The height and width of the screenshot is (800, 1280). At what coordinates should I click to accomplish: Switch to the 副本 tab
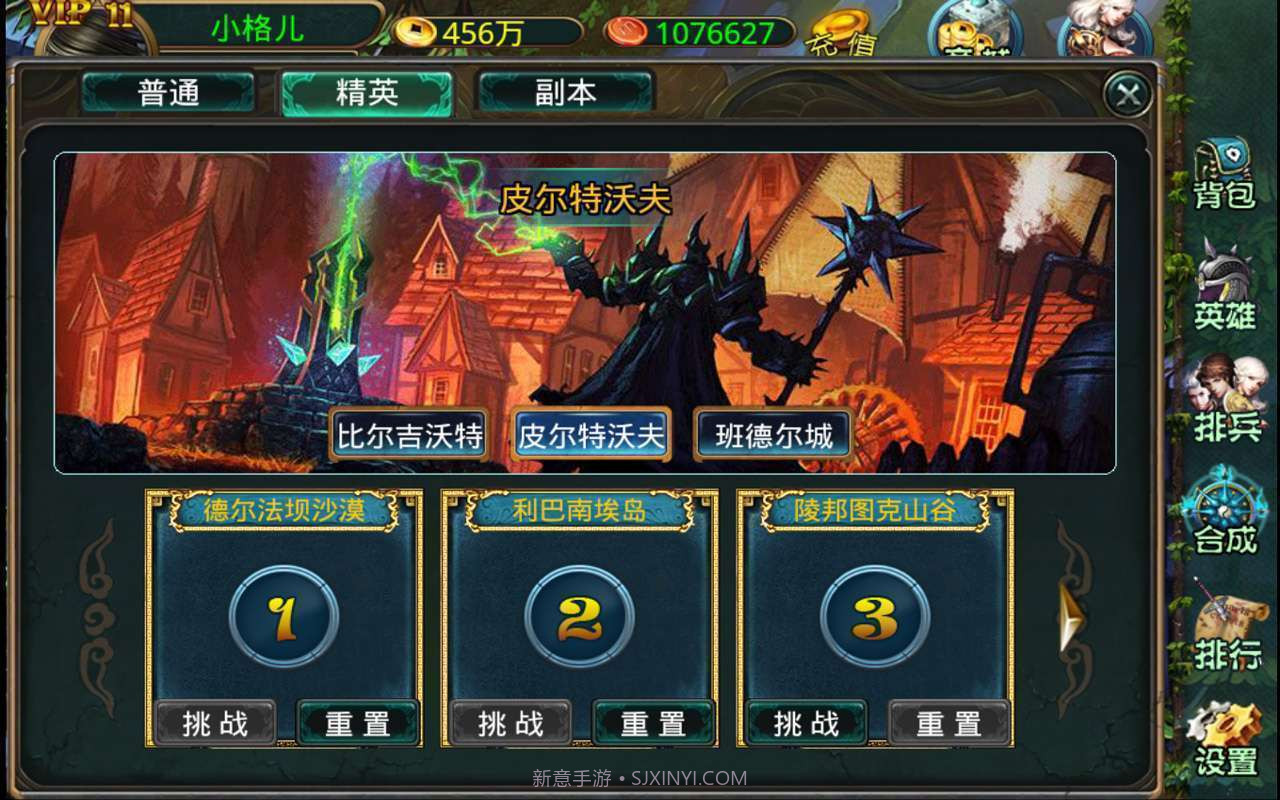click(x=565, y=91)
